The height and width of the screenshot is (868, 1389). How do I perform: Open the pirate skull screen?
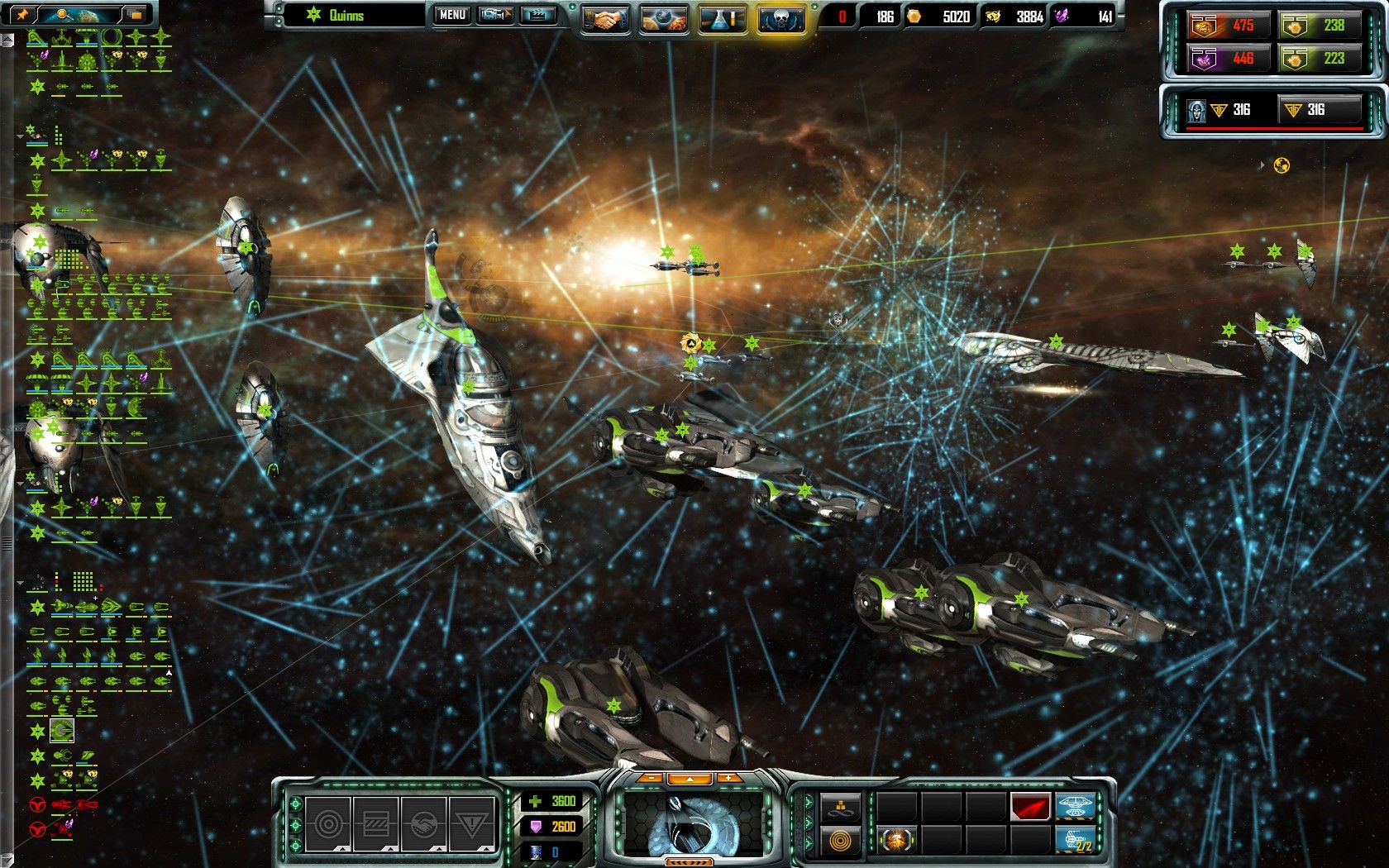click(x=780, y=18)
